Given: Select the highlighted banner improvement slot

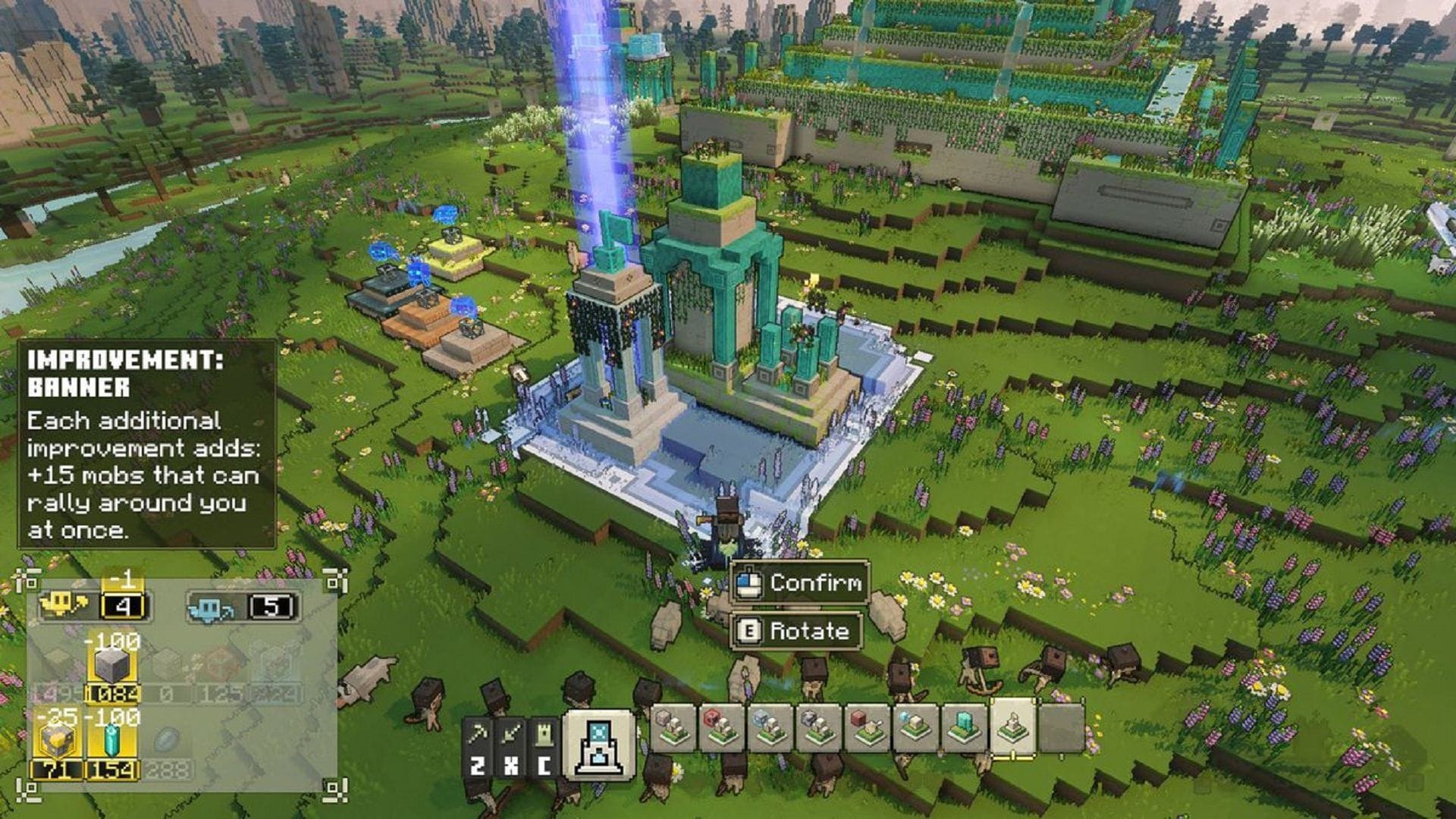Looking at the screenshot, I should (1013, 726).
